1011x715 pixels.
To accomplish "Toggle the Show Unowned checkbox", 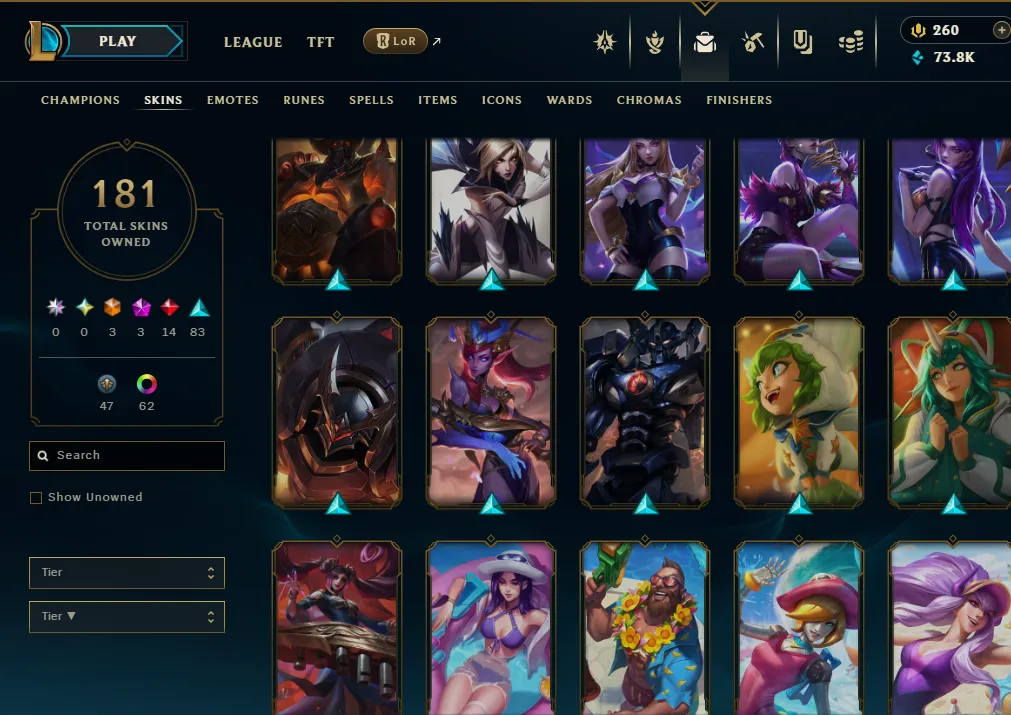I will (x=36, y=498).
